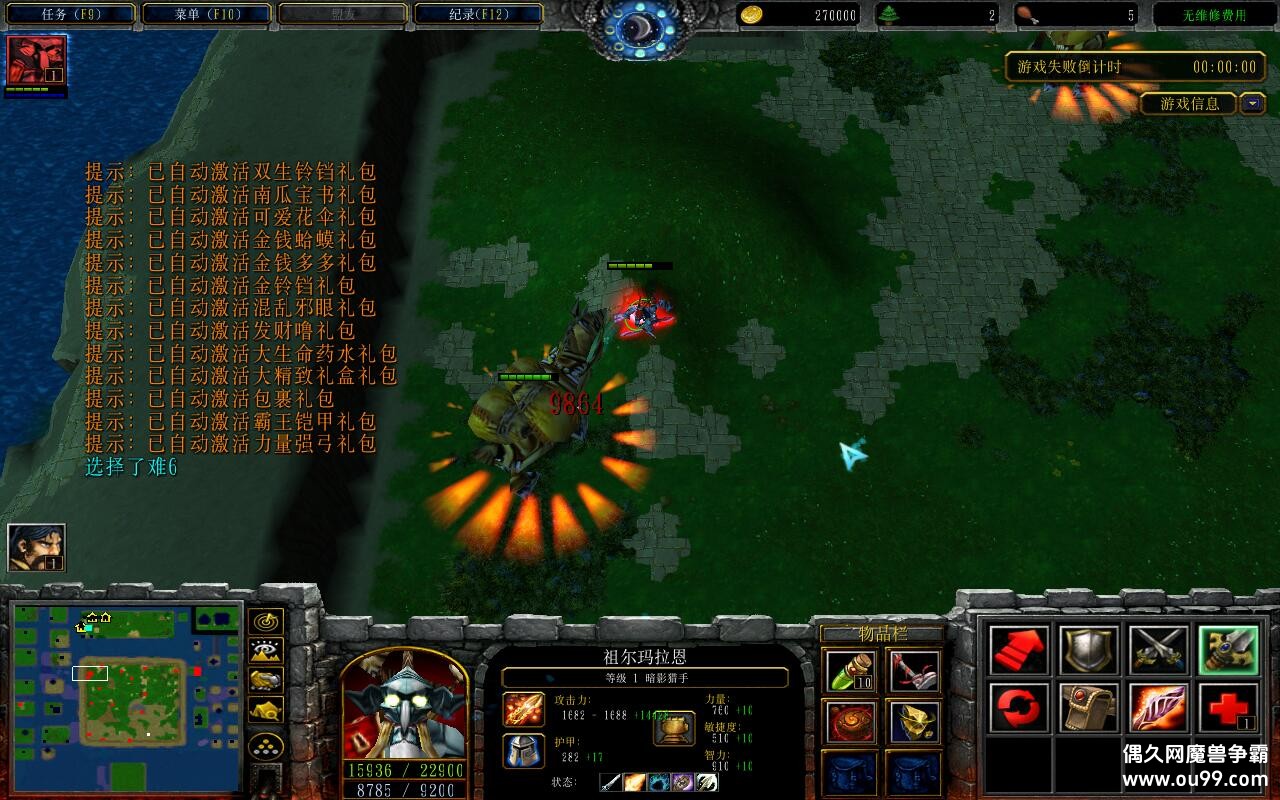Click the minimap signal ping button
Viewport: 1280px width, 800px height.
tap(265, 622)
